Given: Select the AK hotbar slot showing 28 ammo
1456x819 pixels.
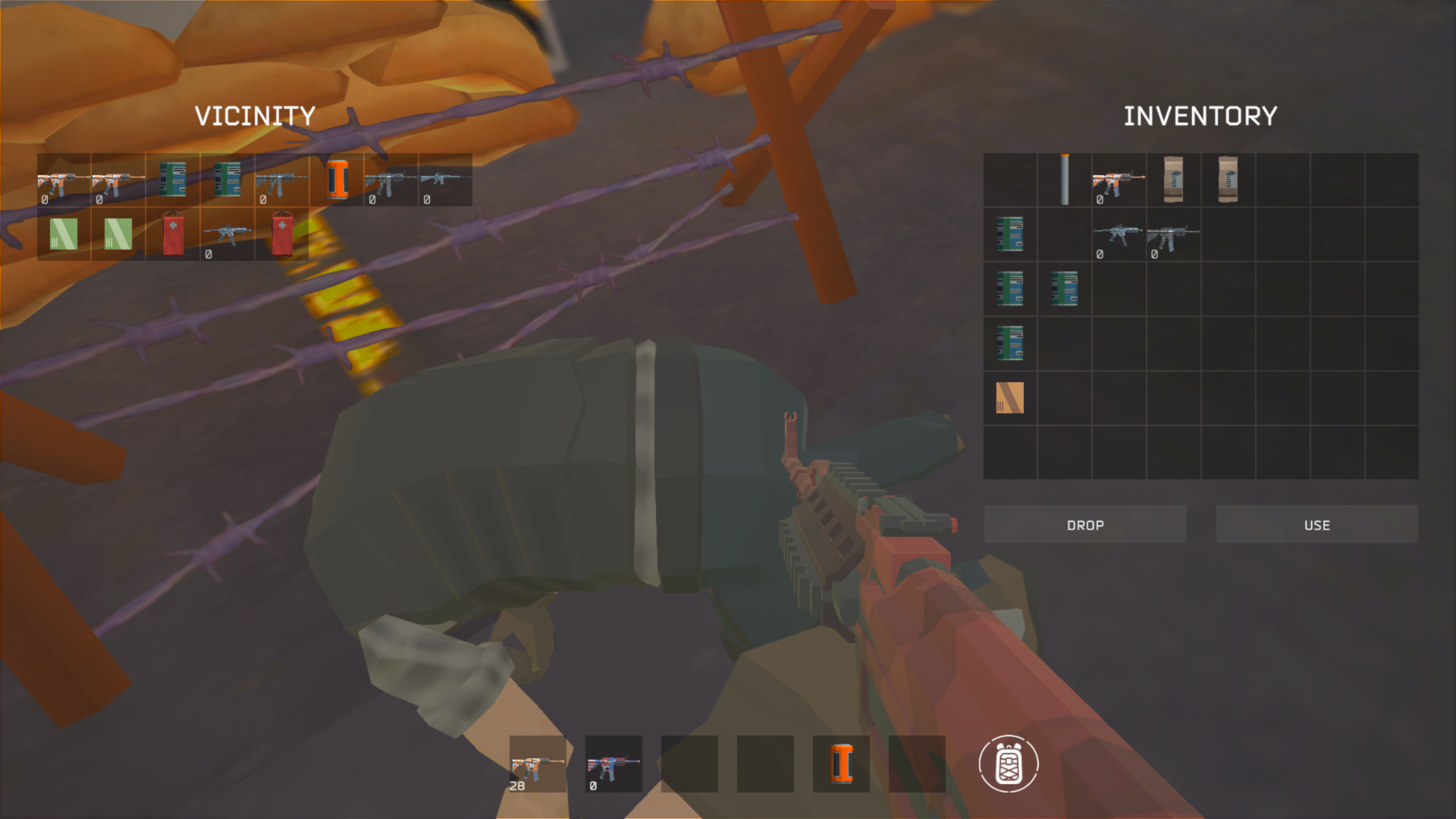Looking at the screenshot, I should (x=538, y=764).
